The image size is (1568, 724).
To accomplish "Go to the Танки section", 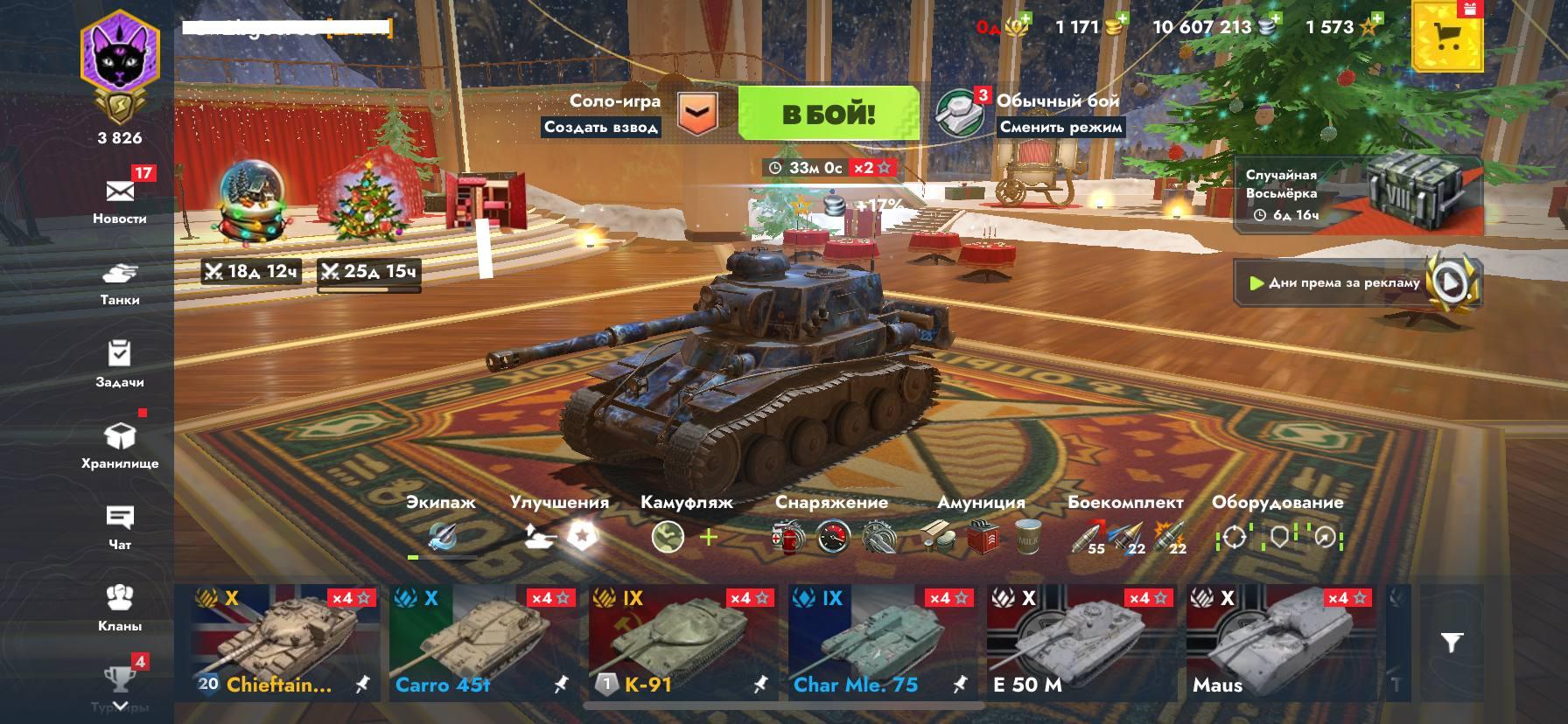I will pos(120,283).
